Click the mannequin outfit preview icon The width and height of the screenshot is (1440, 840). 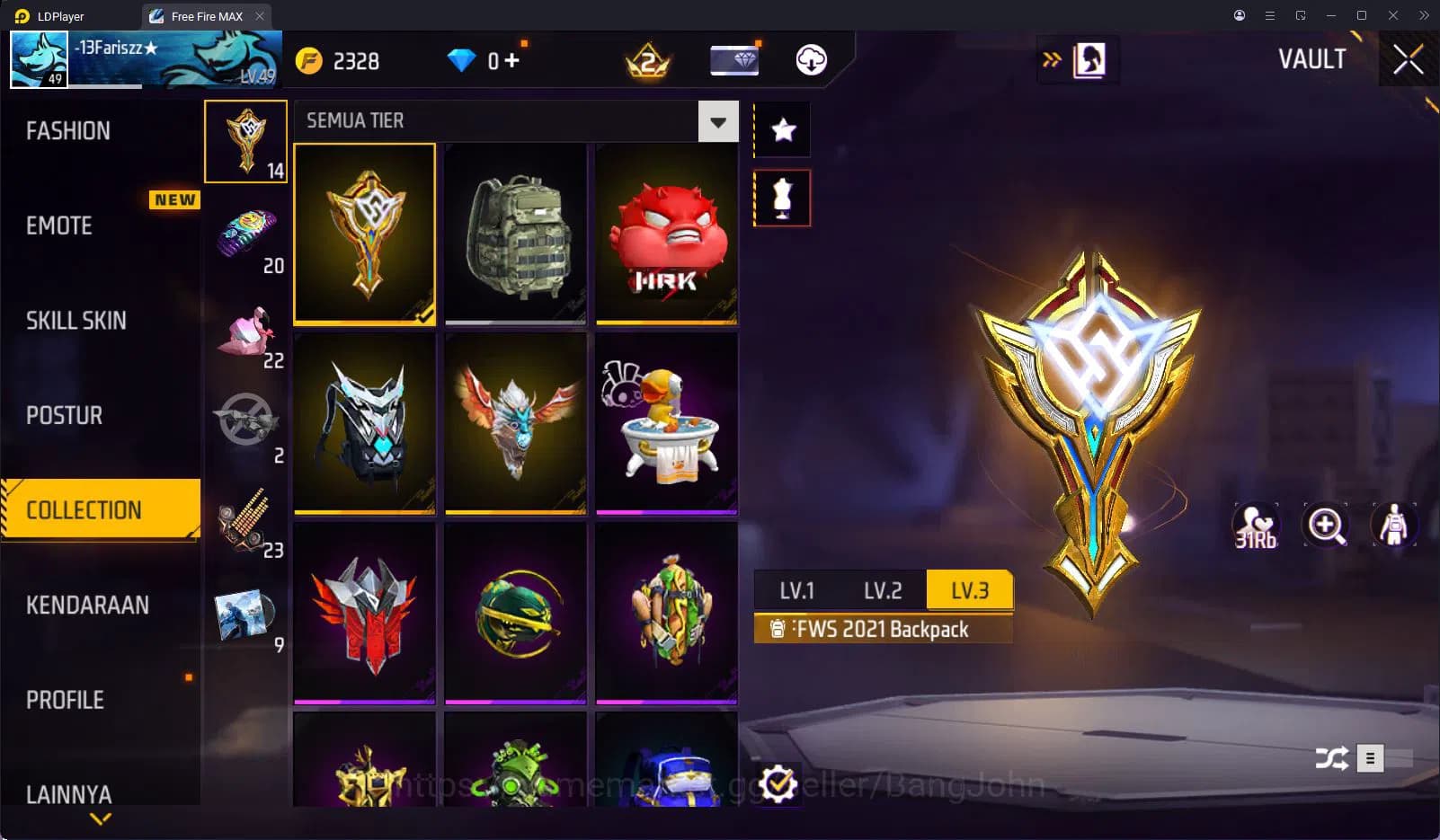[1392, 526]
